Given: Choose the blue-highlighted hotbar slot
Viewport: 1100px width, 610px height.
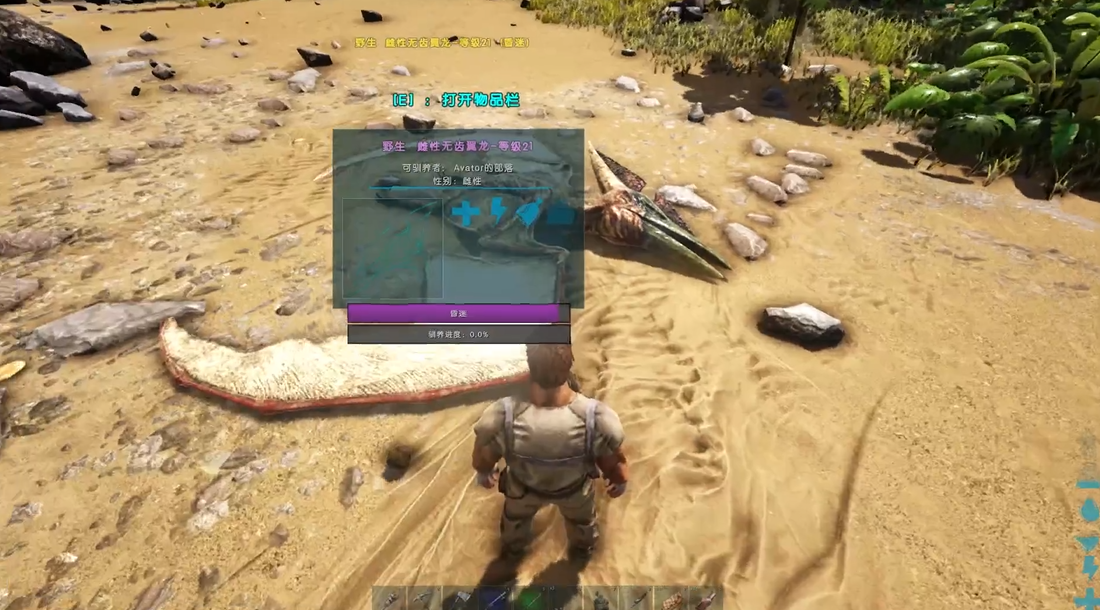Looking at the screenshot, I should tap(495, 599).
